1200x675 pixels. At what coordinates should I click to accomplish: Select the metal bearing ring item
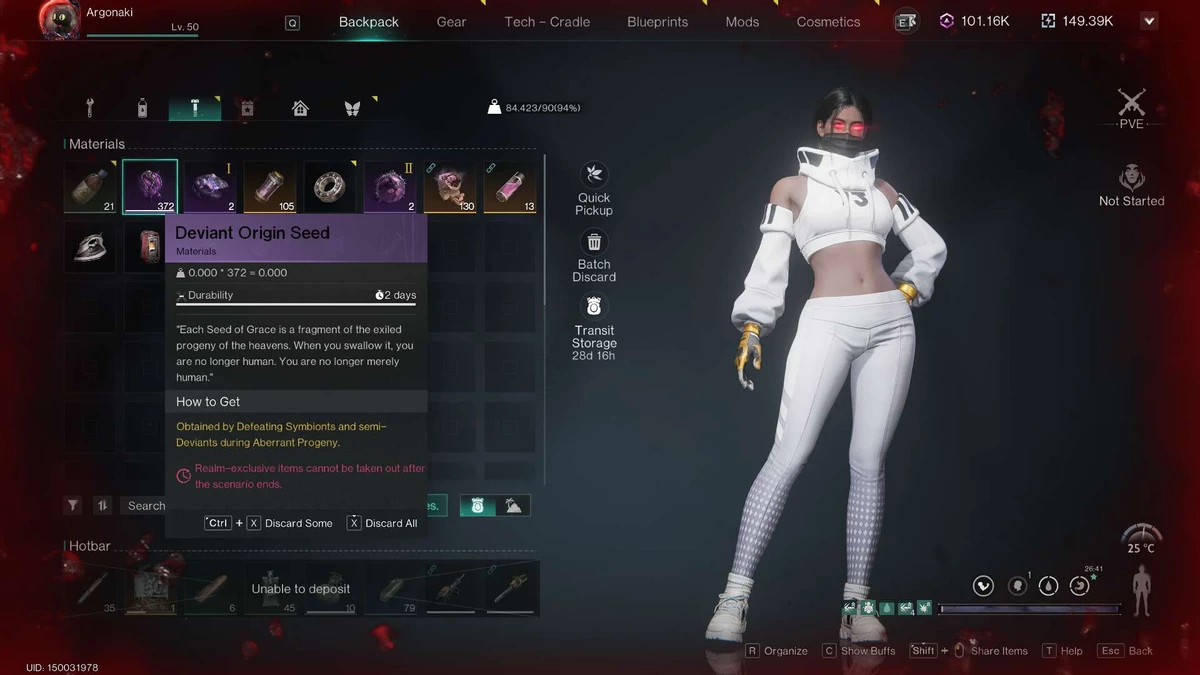329,187
